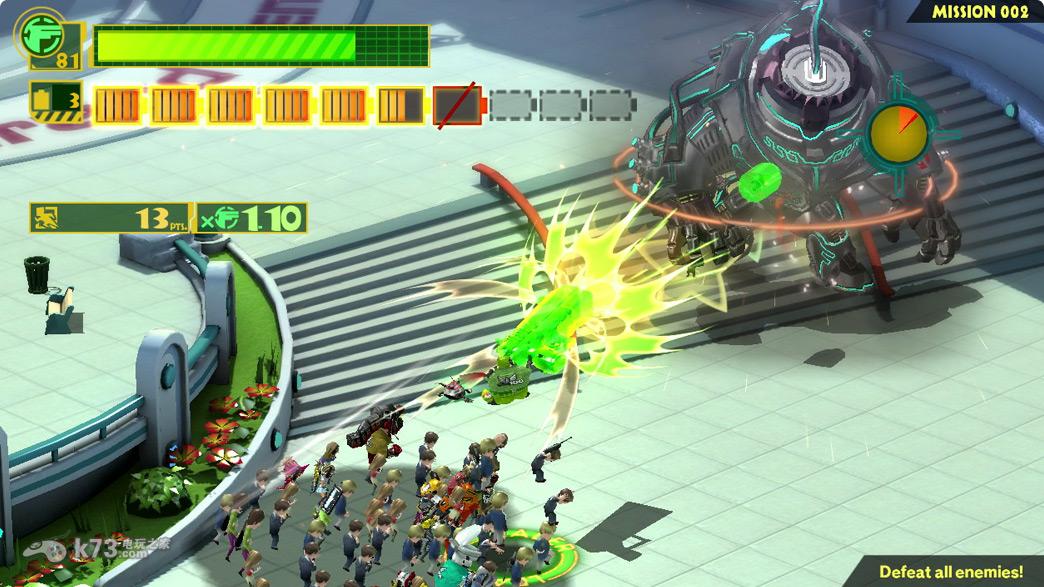This screenshot has height=587, width=1044.
Task: Open the Mission 002 label
Action: click(x=980, y=12)
